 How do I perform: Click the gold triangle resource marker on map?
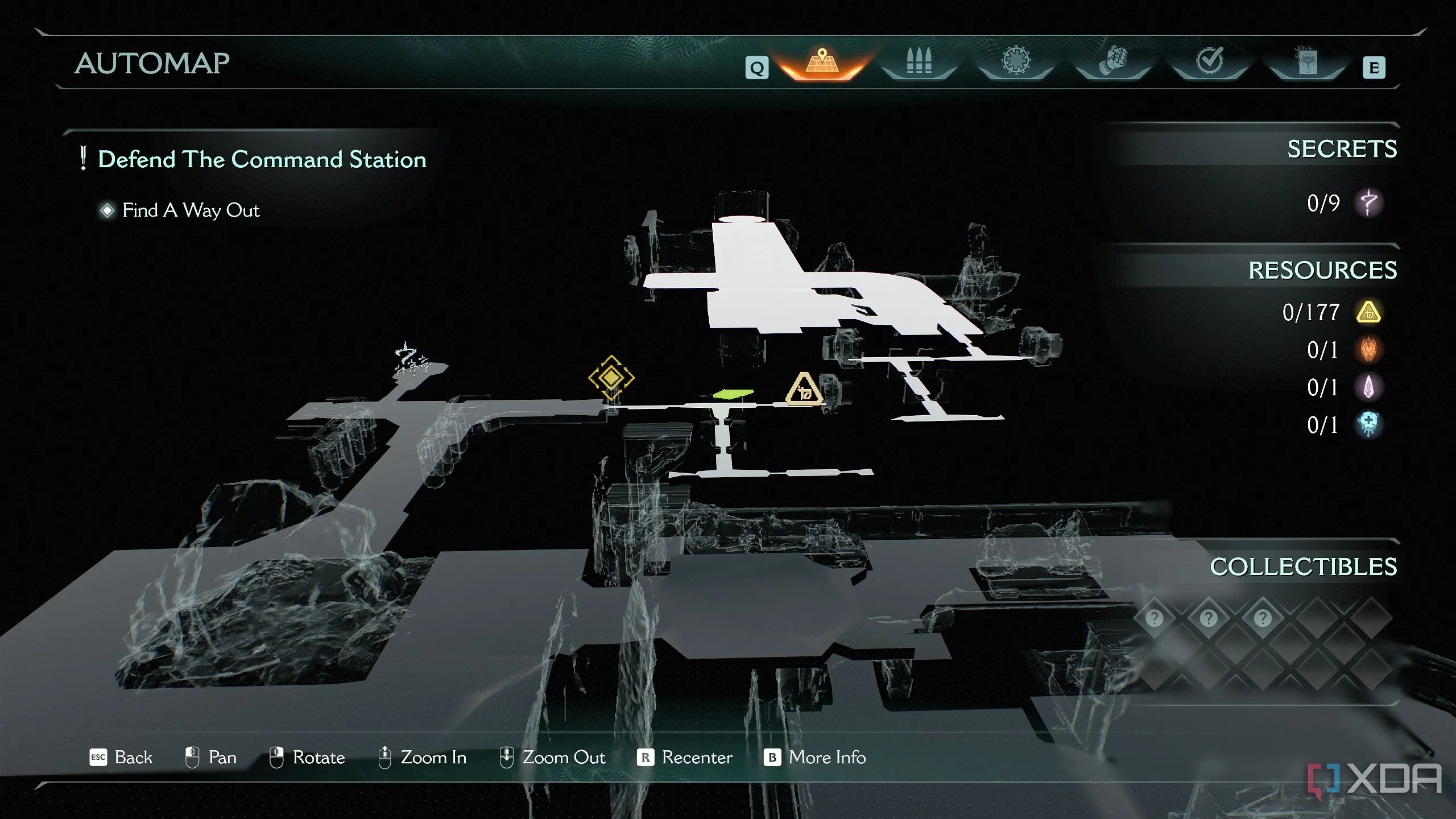[804, 390]
